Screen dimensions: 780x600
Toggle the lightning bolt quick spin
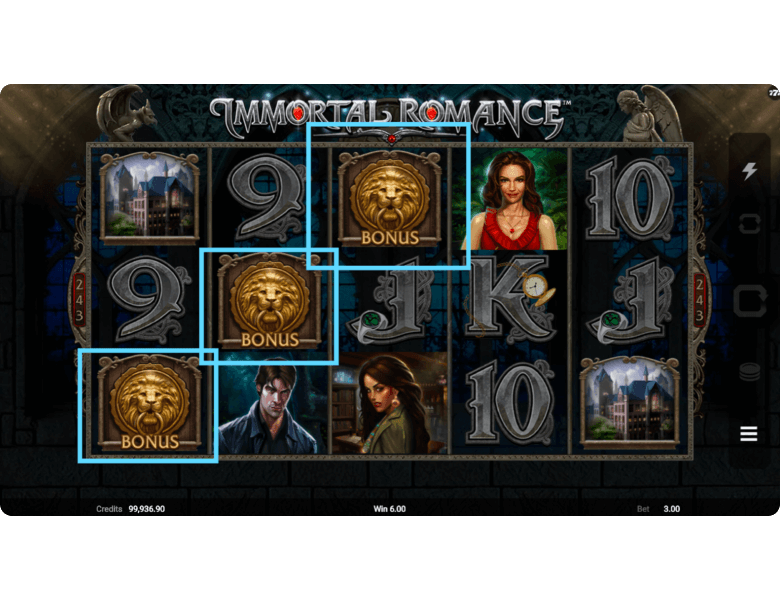tap(749, 171)
